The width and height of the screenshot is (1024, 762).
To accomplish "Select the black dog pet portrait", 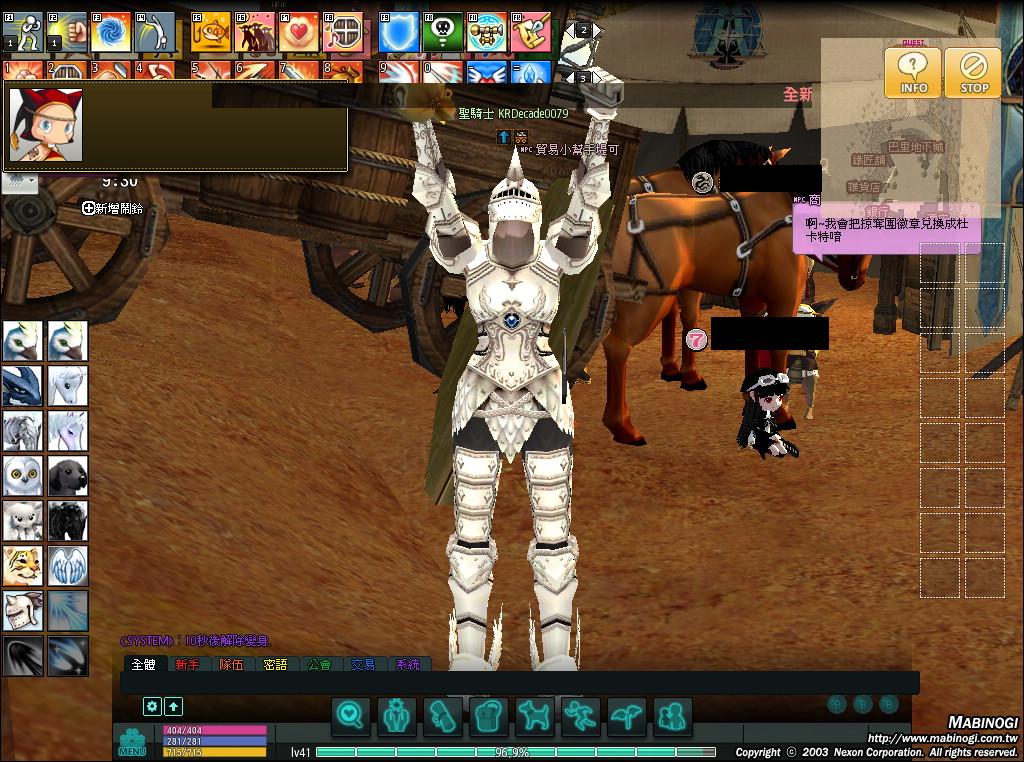I will pos(68,476).
